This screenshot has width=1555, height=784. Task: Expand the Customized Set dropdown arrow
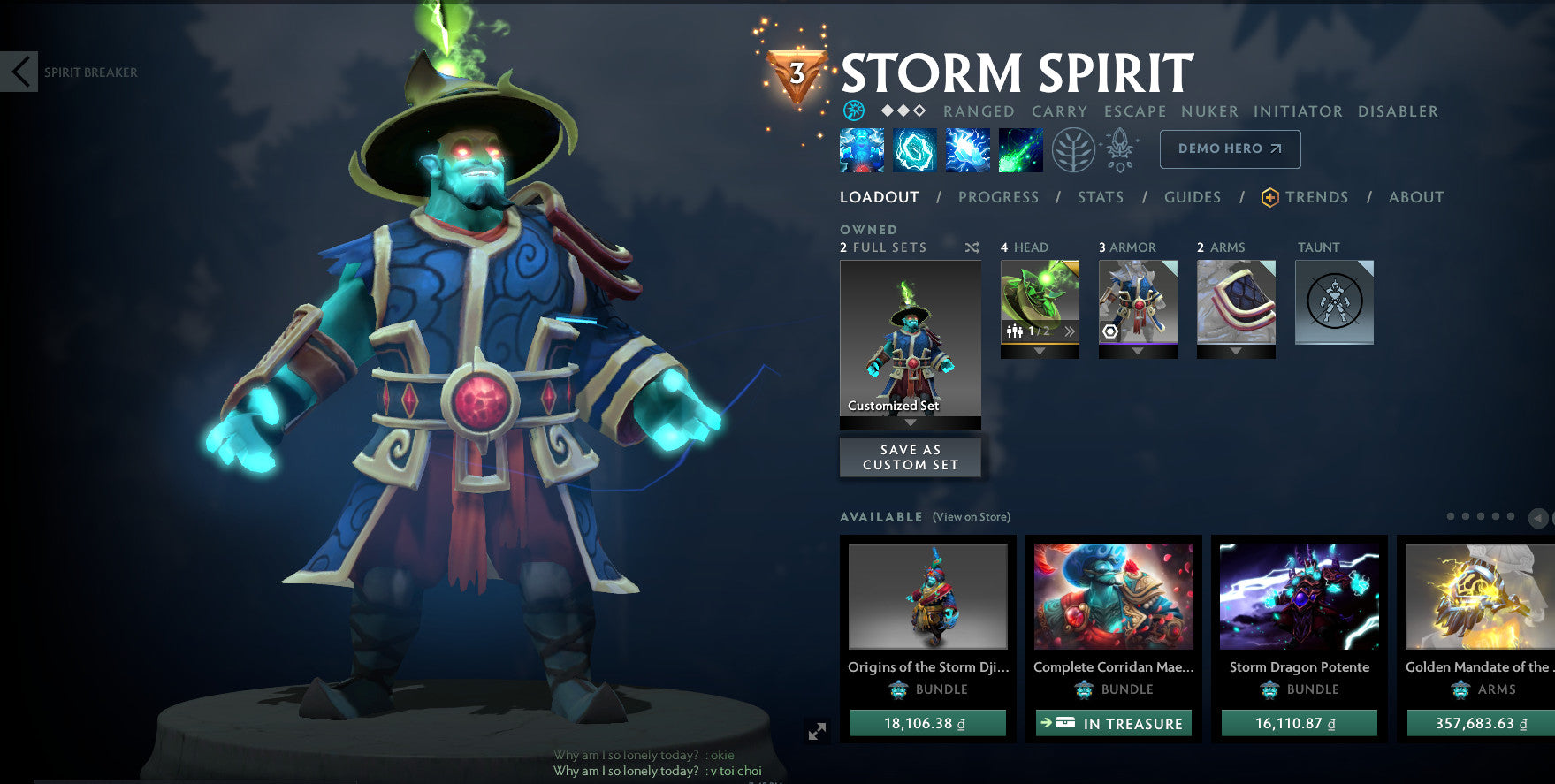[910, 423]
